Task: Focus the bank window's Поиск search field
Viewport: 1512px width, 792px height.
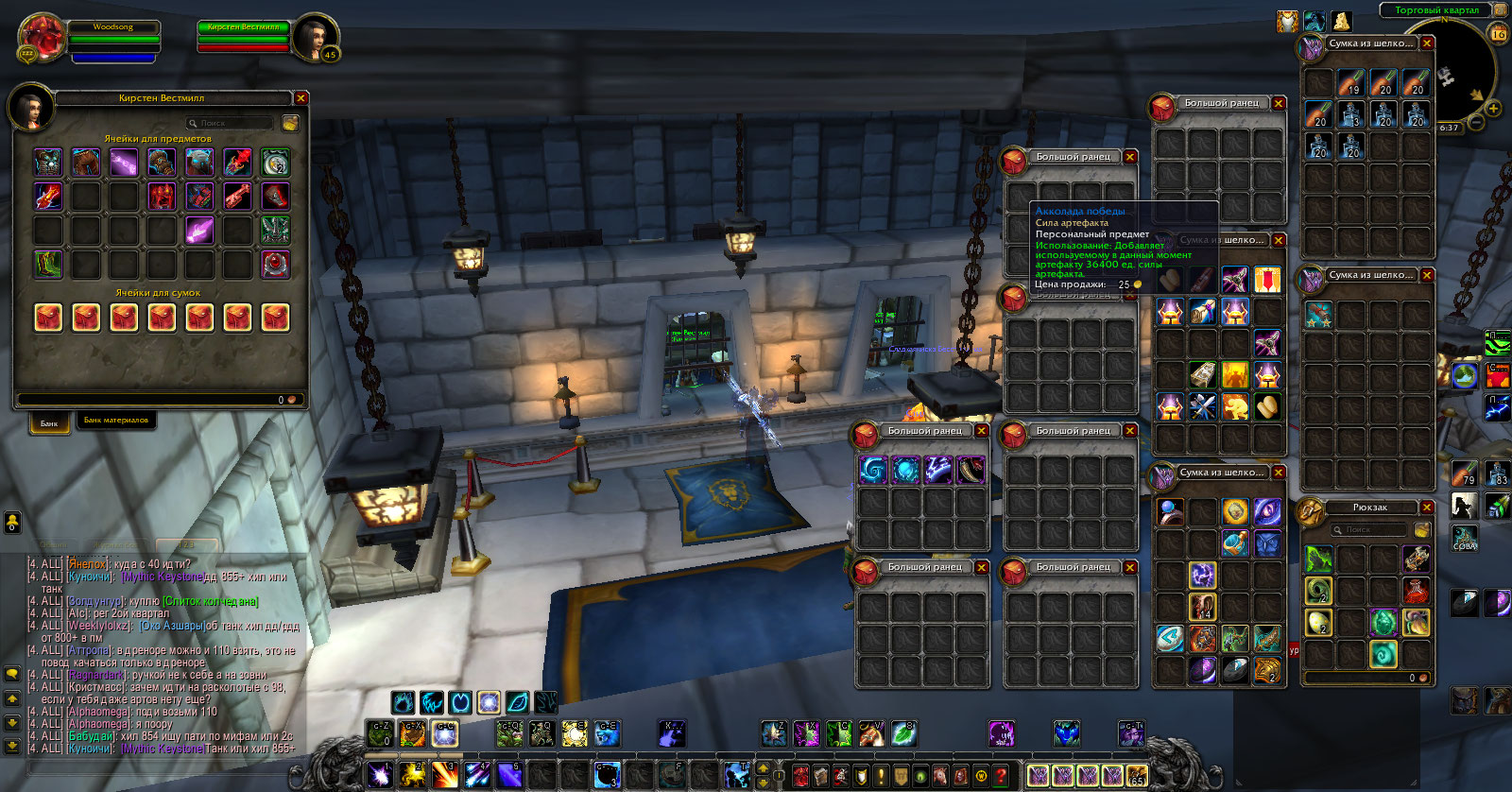Action: tap(230, 123)
